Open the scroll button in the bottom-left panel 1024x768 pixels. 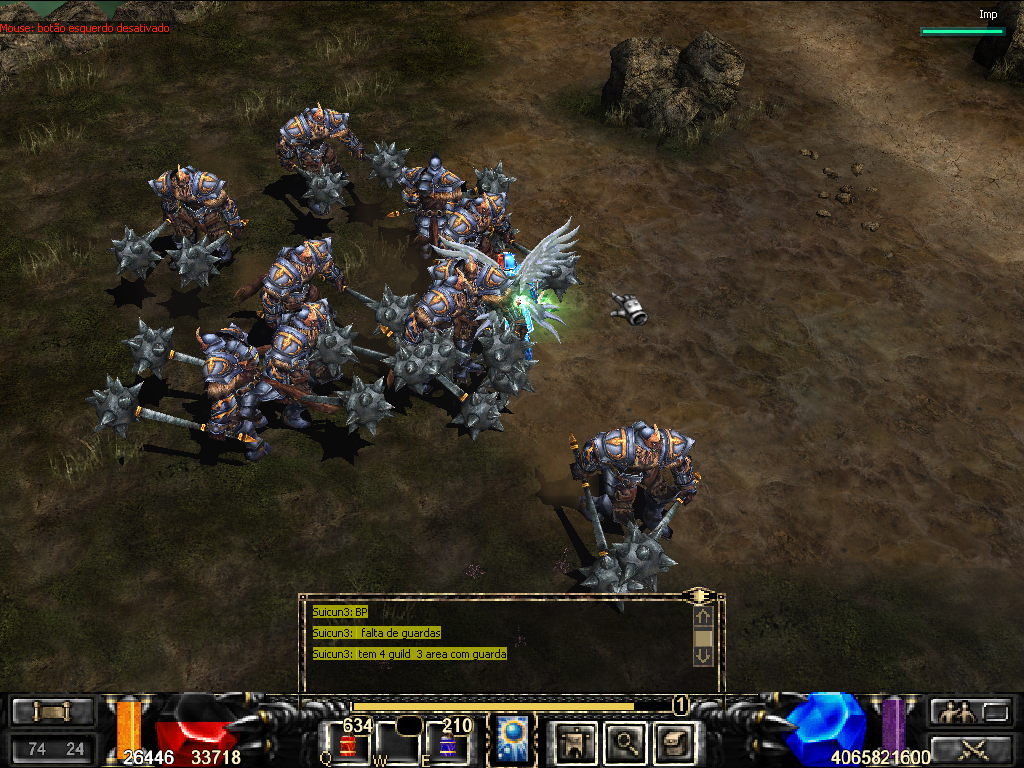[x=52, y=712]
